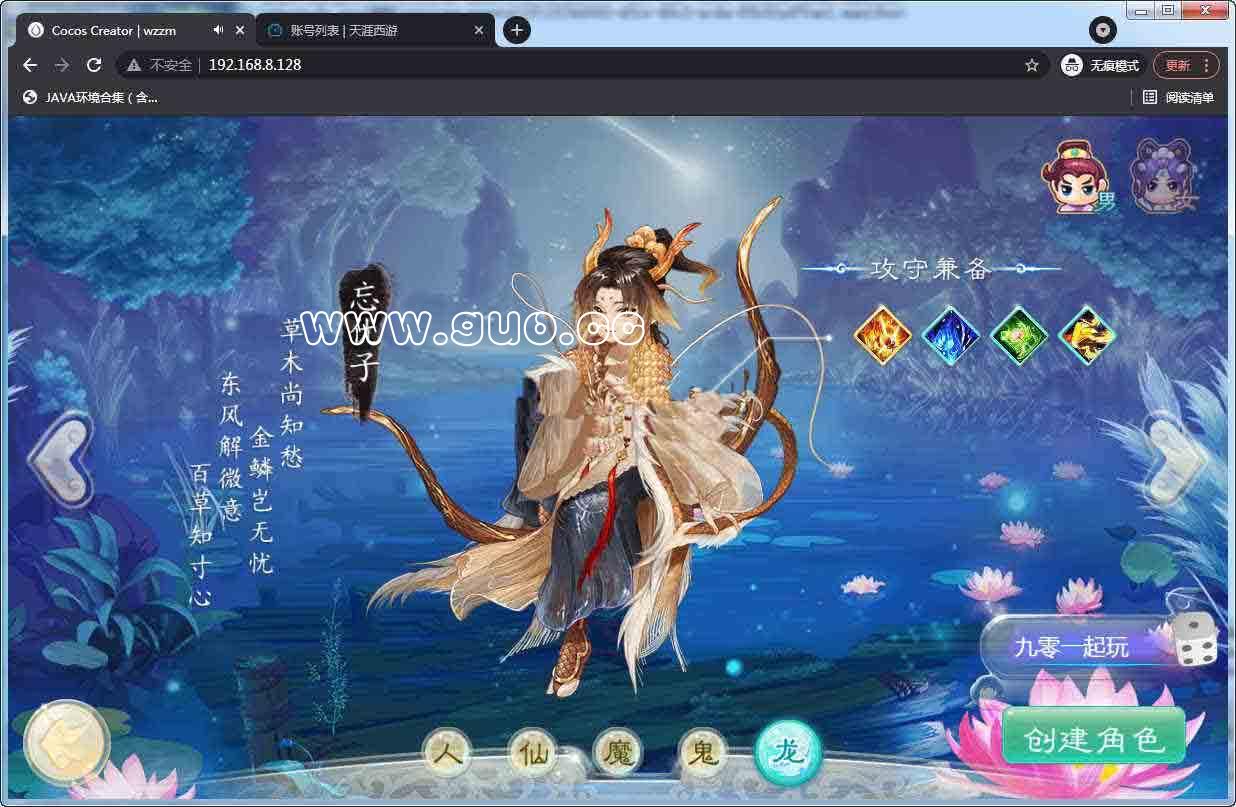This screenshot has width=1236, height=807.
Task: Switch to the 魔 race tab
Action: click(618, 753)
